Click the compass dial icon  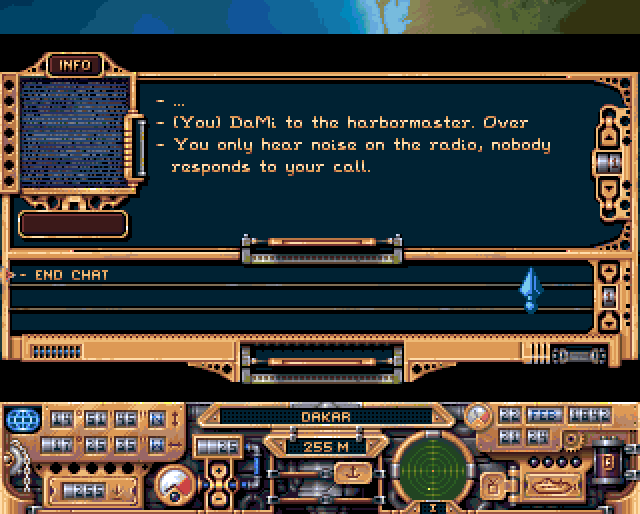point(480,415)
